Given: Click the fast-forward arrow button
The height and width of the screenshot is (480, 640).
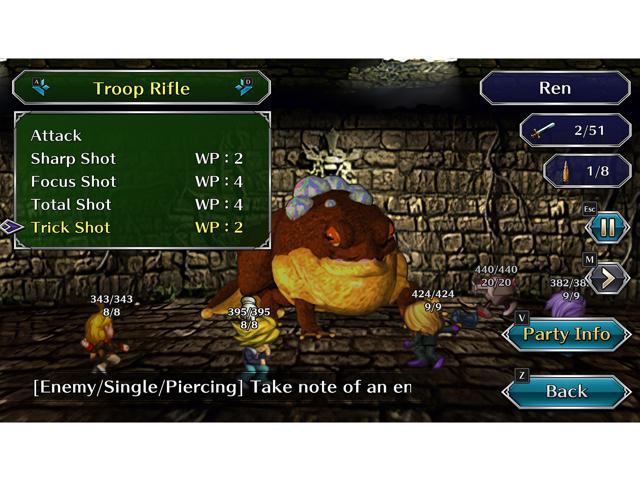Looking at the screenshot, I should pos(608,277).
